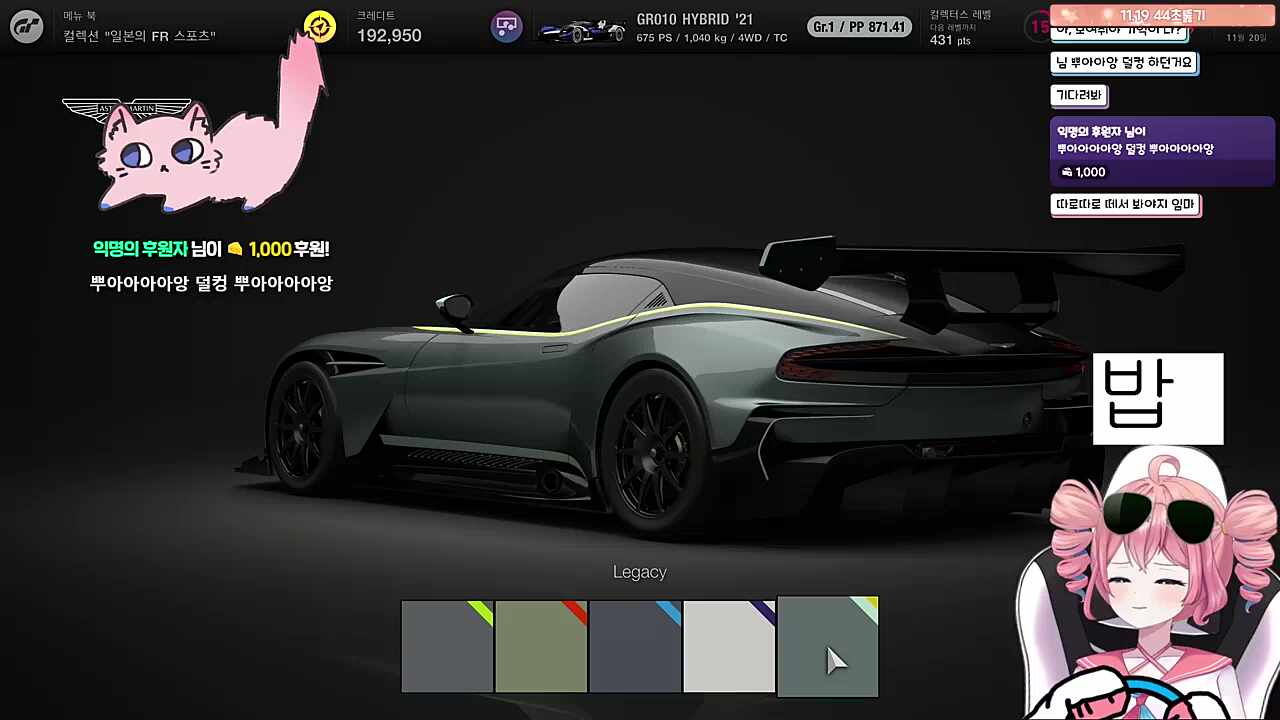This screenshot has height=720, width=1280.
Task: Select the olive swatch with red corner accent
Action: [x=541, y=646]
